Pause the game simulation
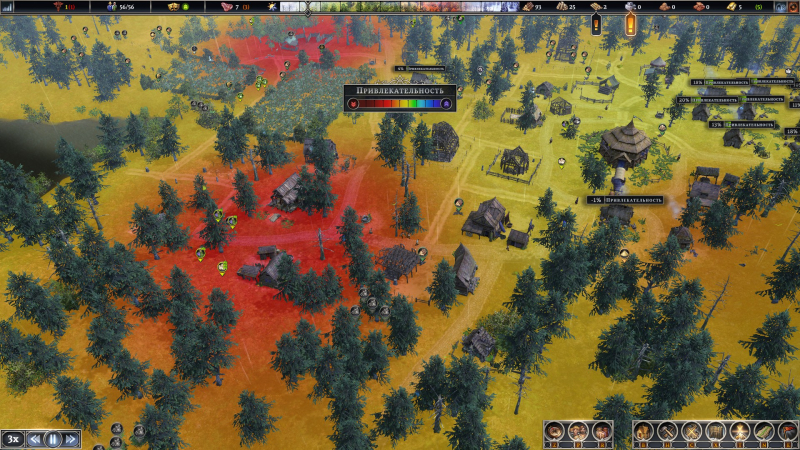The width and height of the screenshot is (800, 450). [52, 438]
